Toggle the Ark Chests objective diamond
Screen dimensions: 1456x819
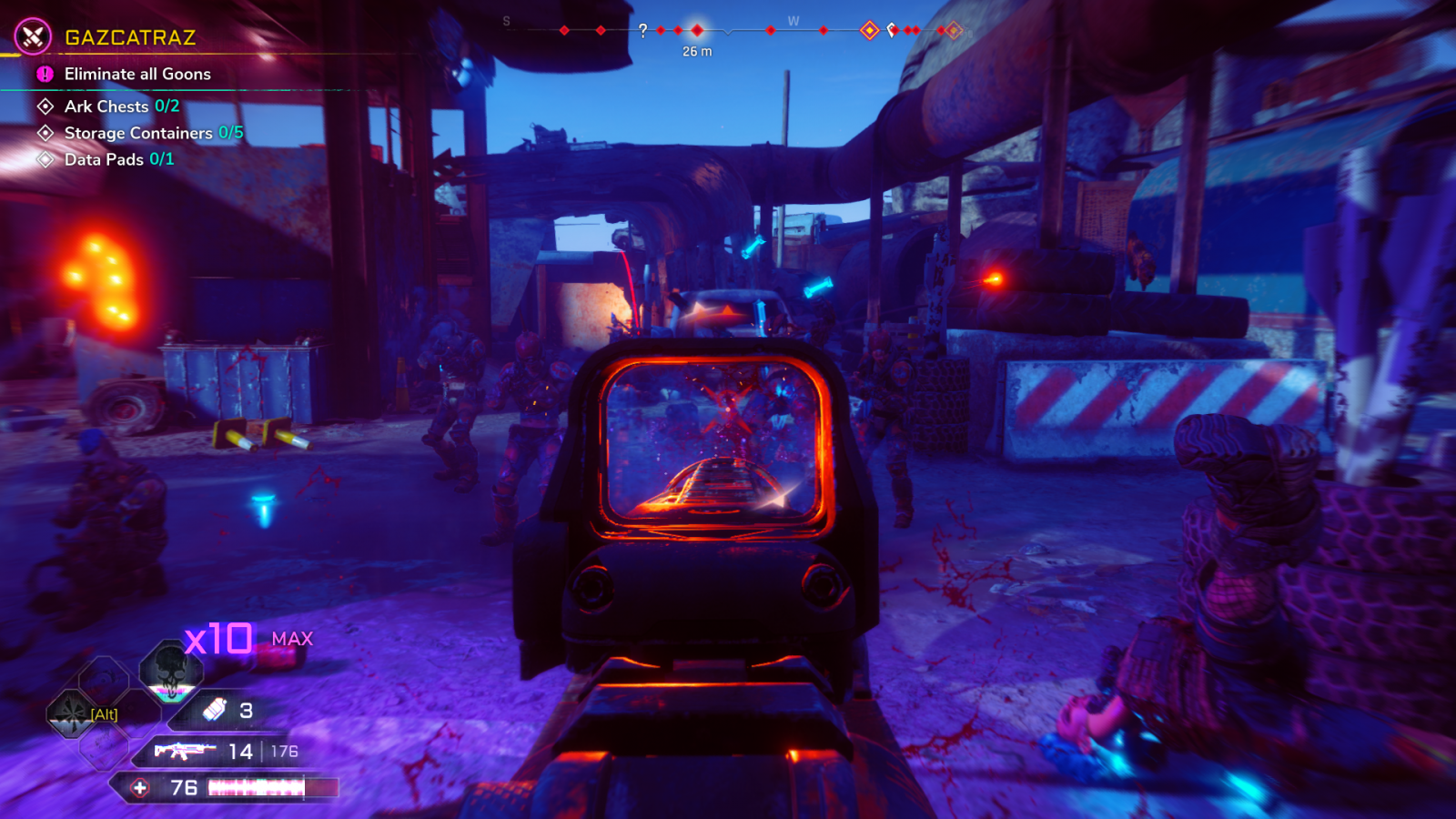44,106
